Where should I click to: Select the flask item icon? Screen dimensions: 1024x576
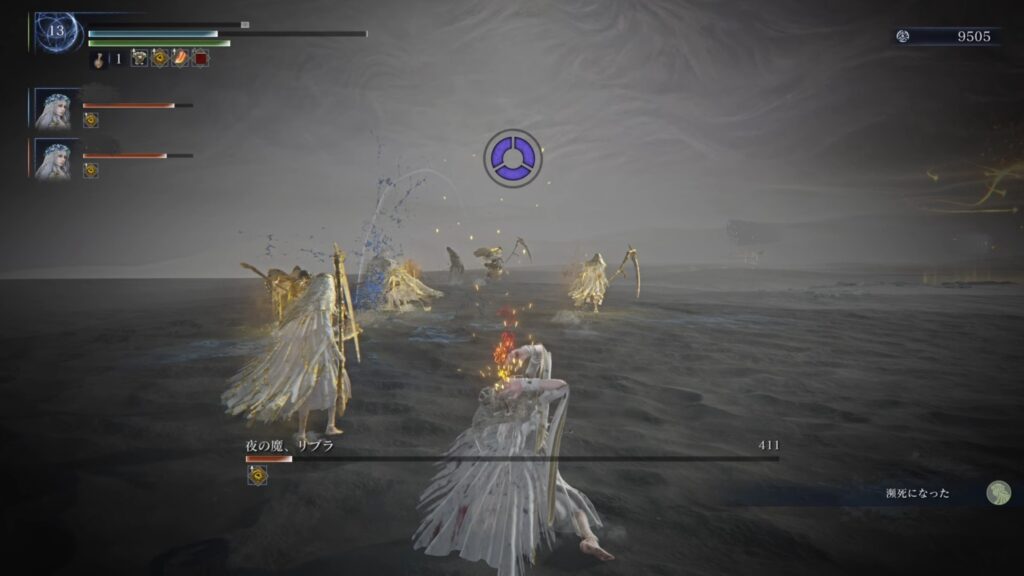point(100,59)
